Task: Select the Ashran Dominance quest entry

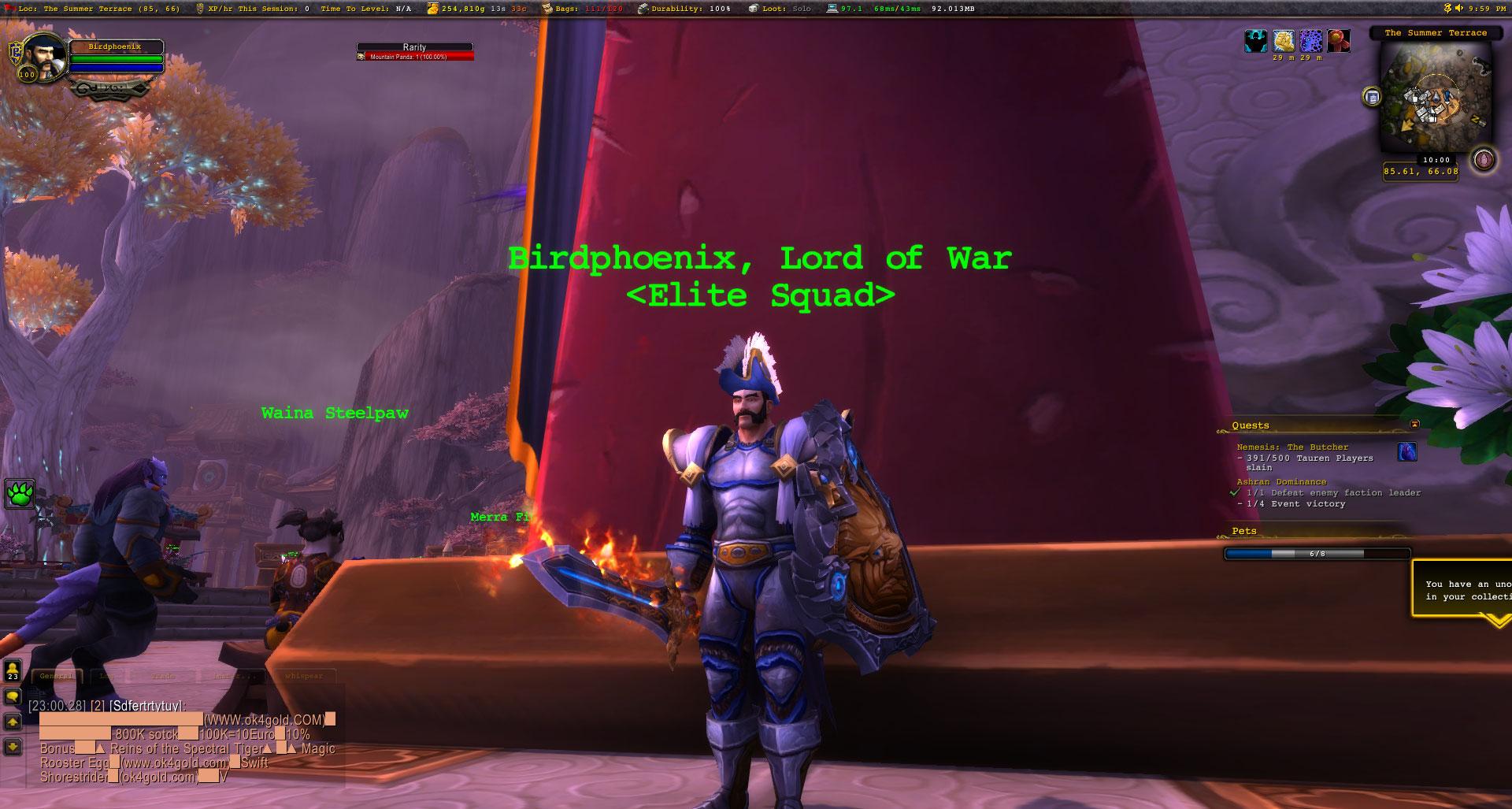Action: pyautogui.click(x=1281, y=481)
